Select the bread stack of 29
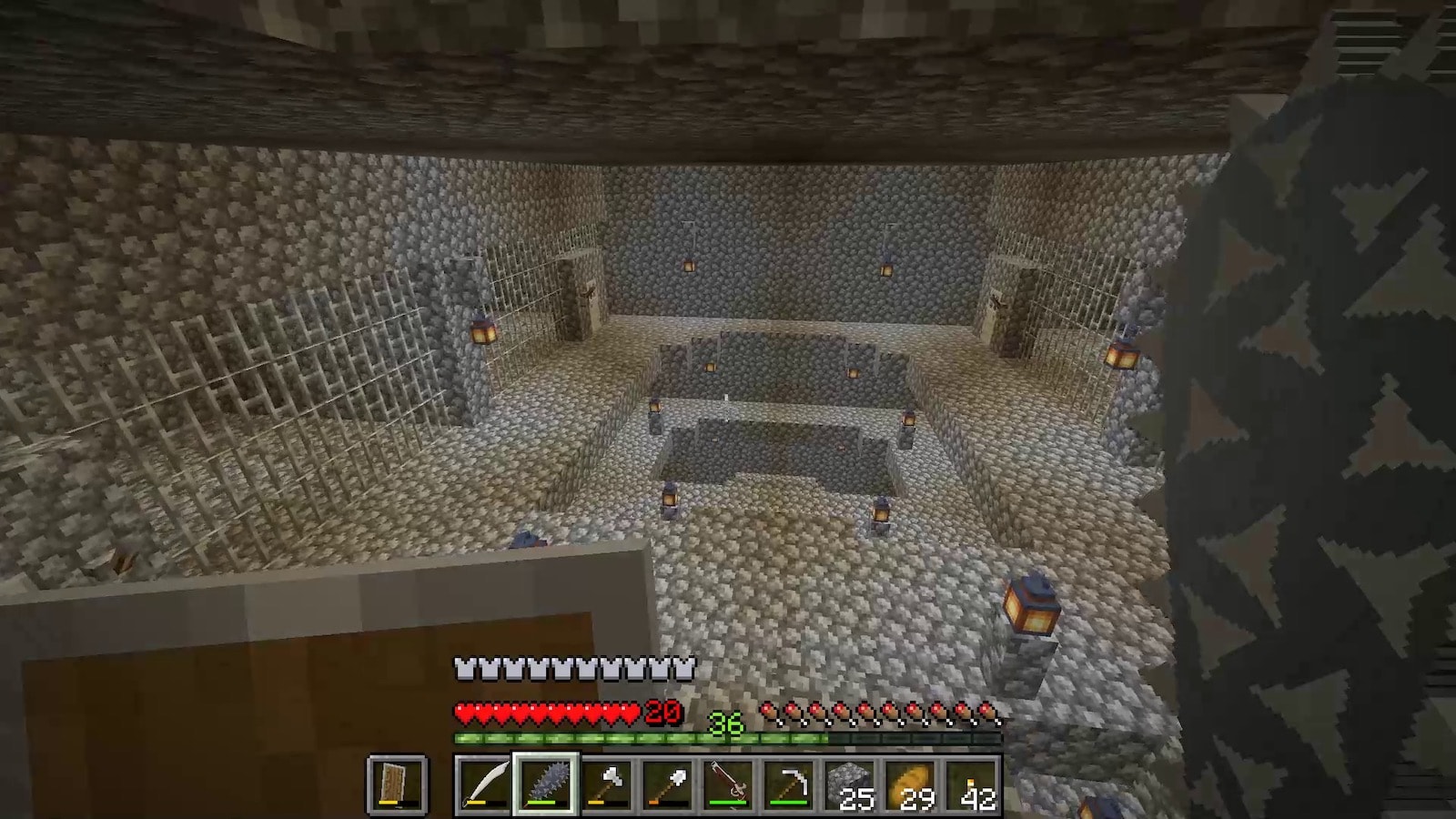The height and width of the screenshot is (819, 1456). 911,784
